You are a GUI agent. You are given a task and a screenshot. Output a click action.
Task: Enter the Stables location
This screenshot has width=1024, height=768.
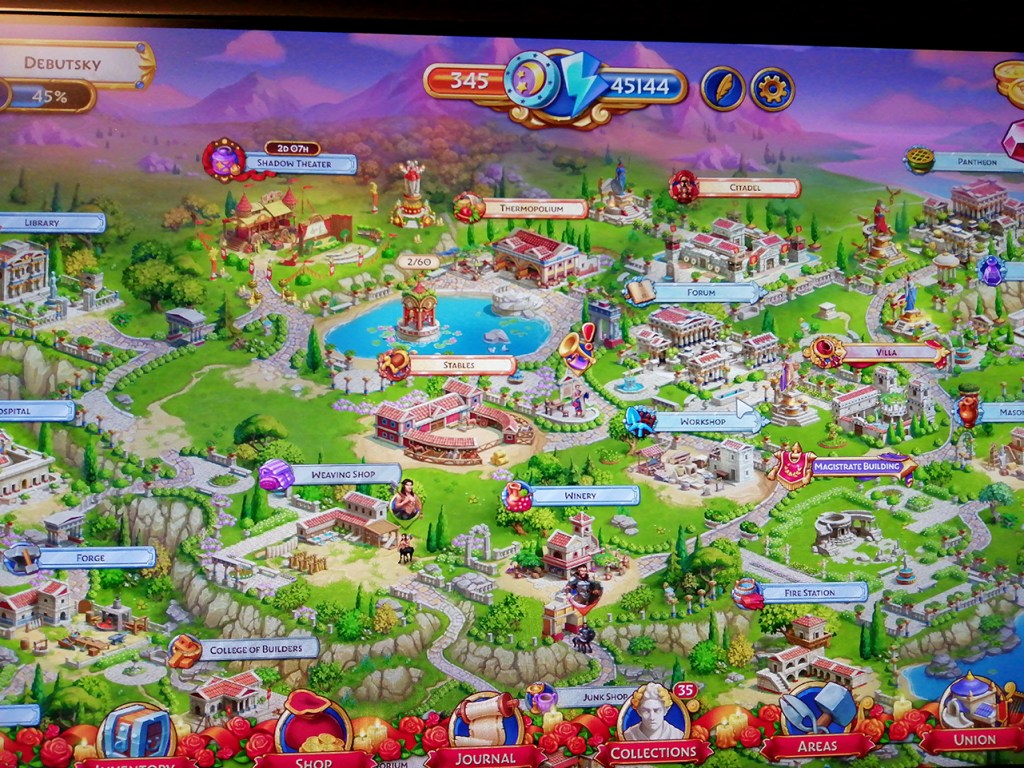(x=460, y=365)
